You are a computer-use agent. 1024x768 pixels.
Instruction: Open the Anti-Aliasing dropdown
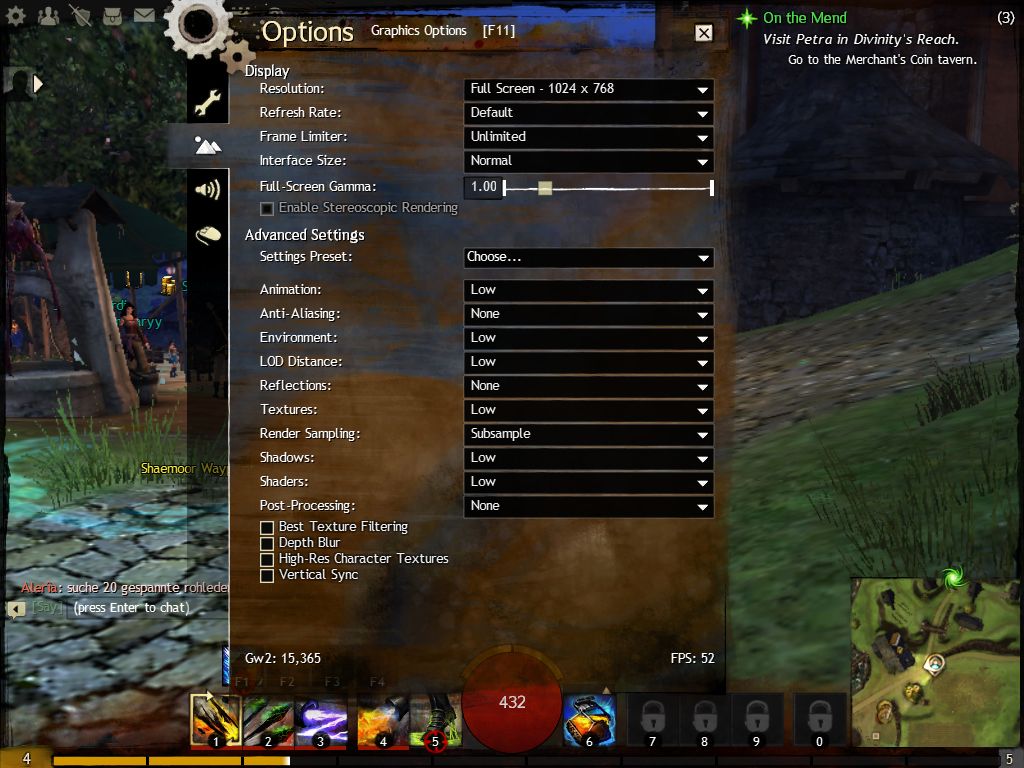click(x=589, y=314)
